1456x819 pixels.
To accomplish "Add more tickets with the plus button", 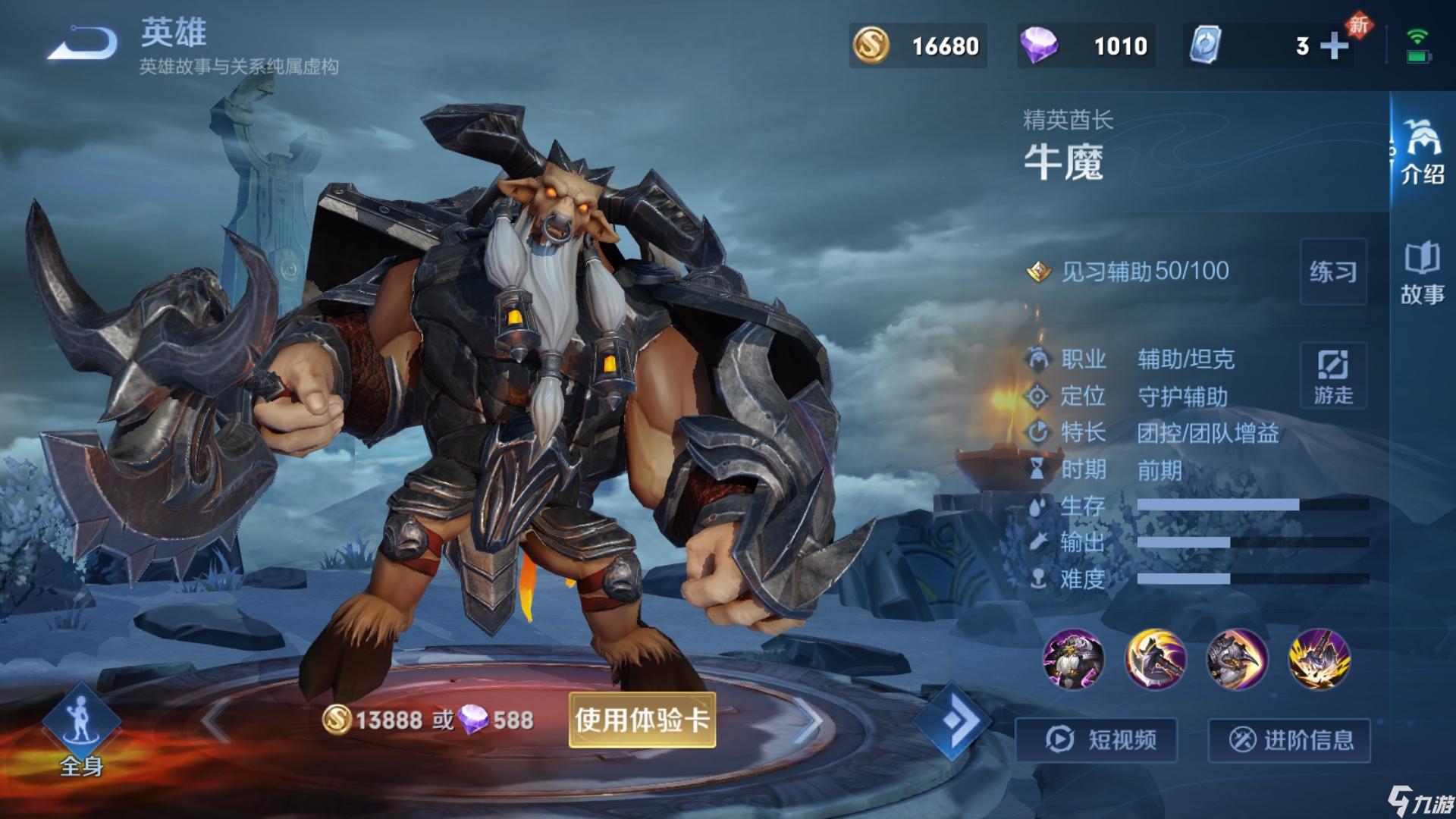I will [1335, 46].
